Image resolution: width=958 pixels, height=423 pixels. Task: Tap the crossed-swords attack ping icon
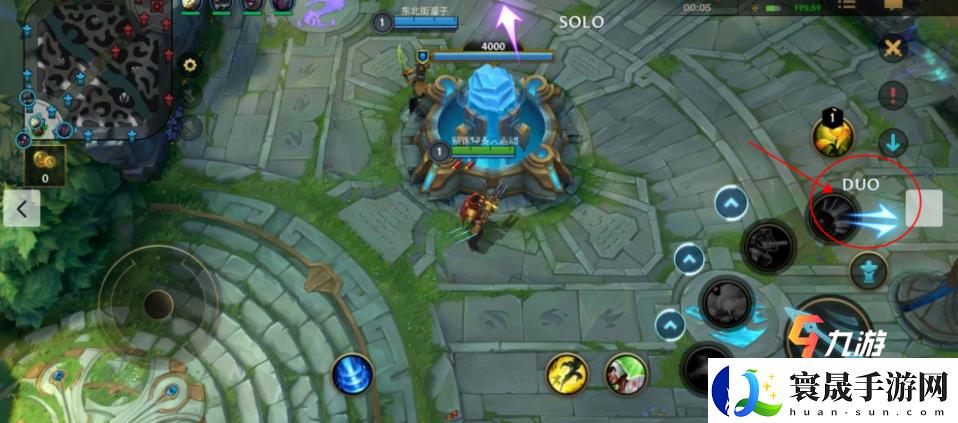(x=892, y=49)
